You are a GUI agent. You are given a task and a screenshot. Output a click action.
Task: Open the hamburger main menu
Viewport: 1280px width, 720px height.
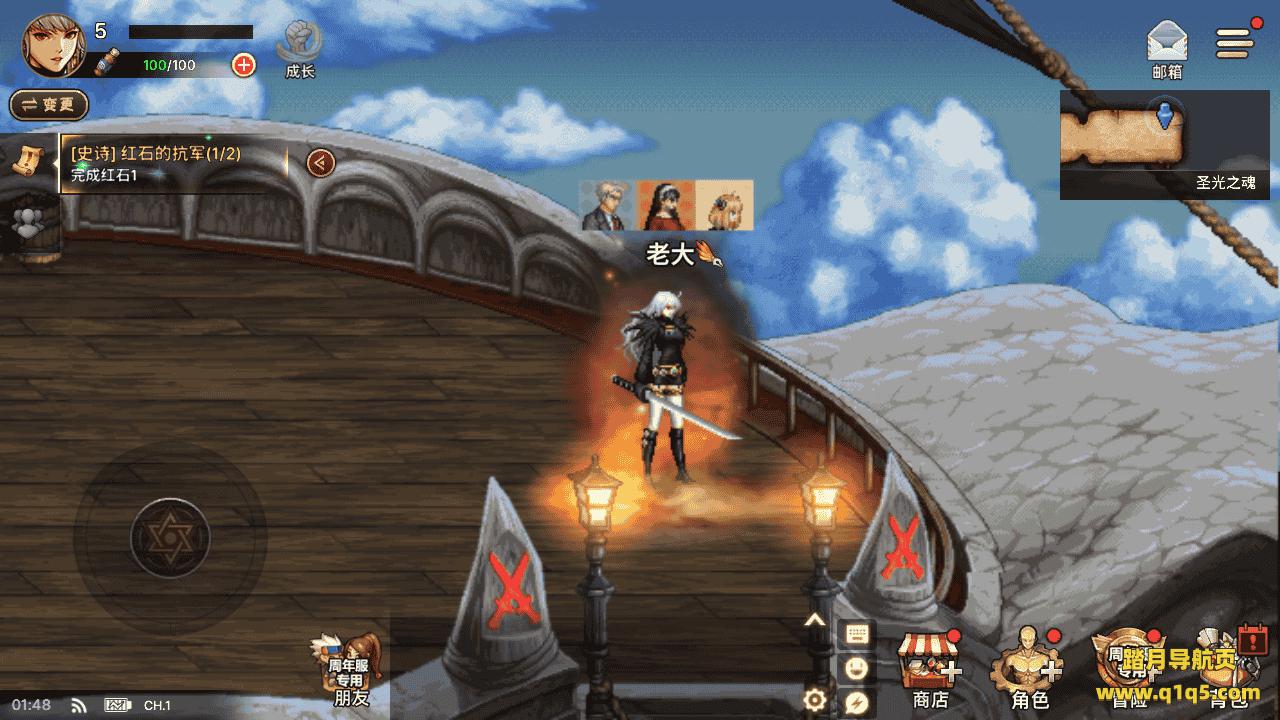click(x=1234, y=42)
